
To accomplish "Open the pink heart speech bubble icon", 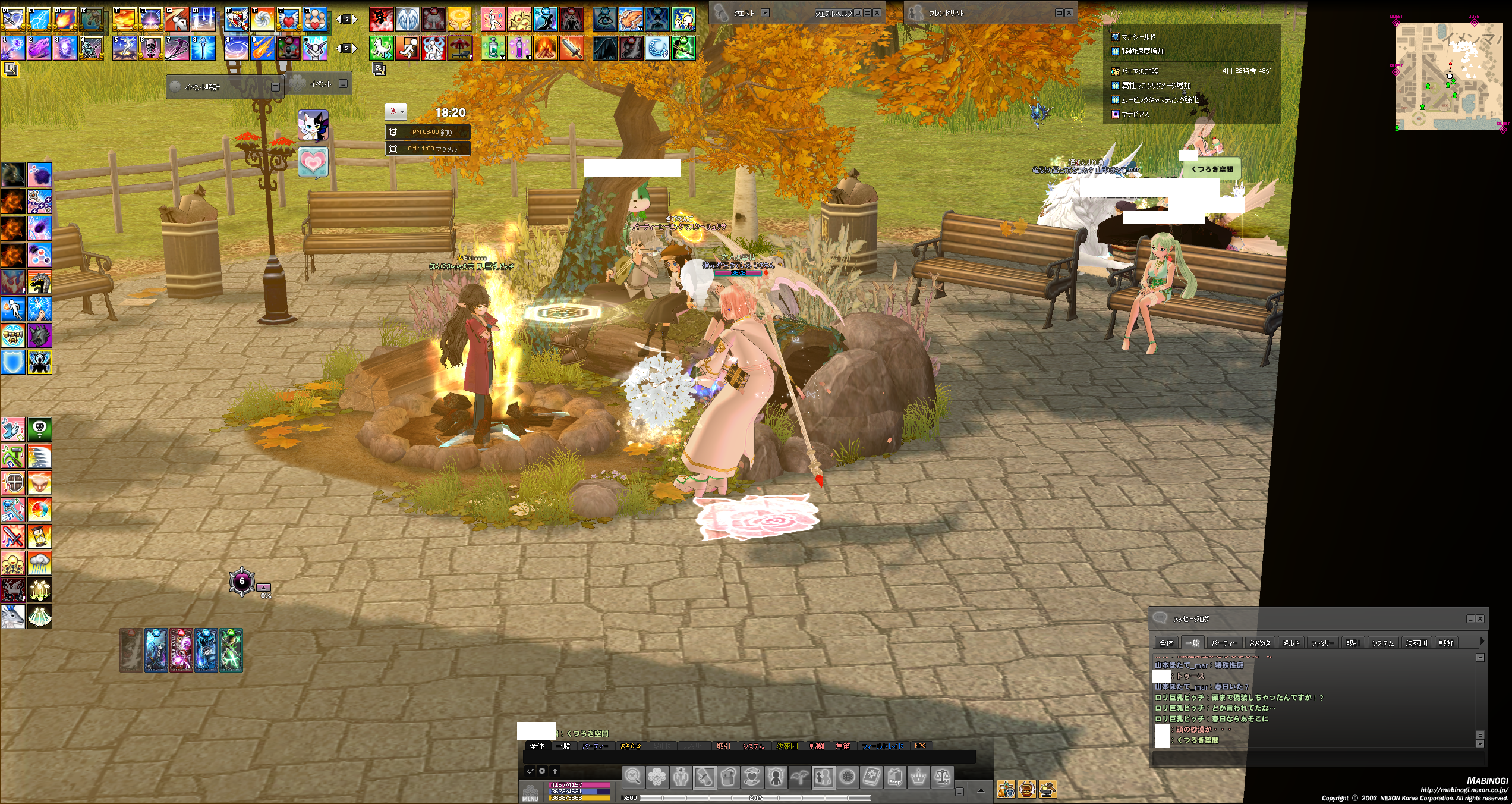I will pyautogui.click(x=313, y=162).
